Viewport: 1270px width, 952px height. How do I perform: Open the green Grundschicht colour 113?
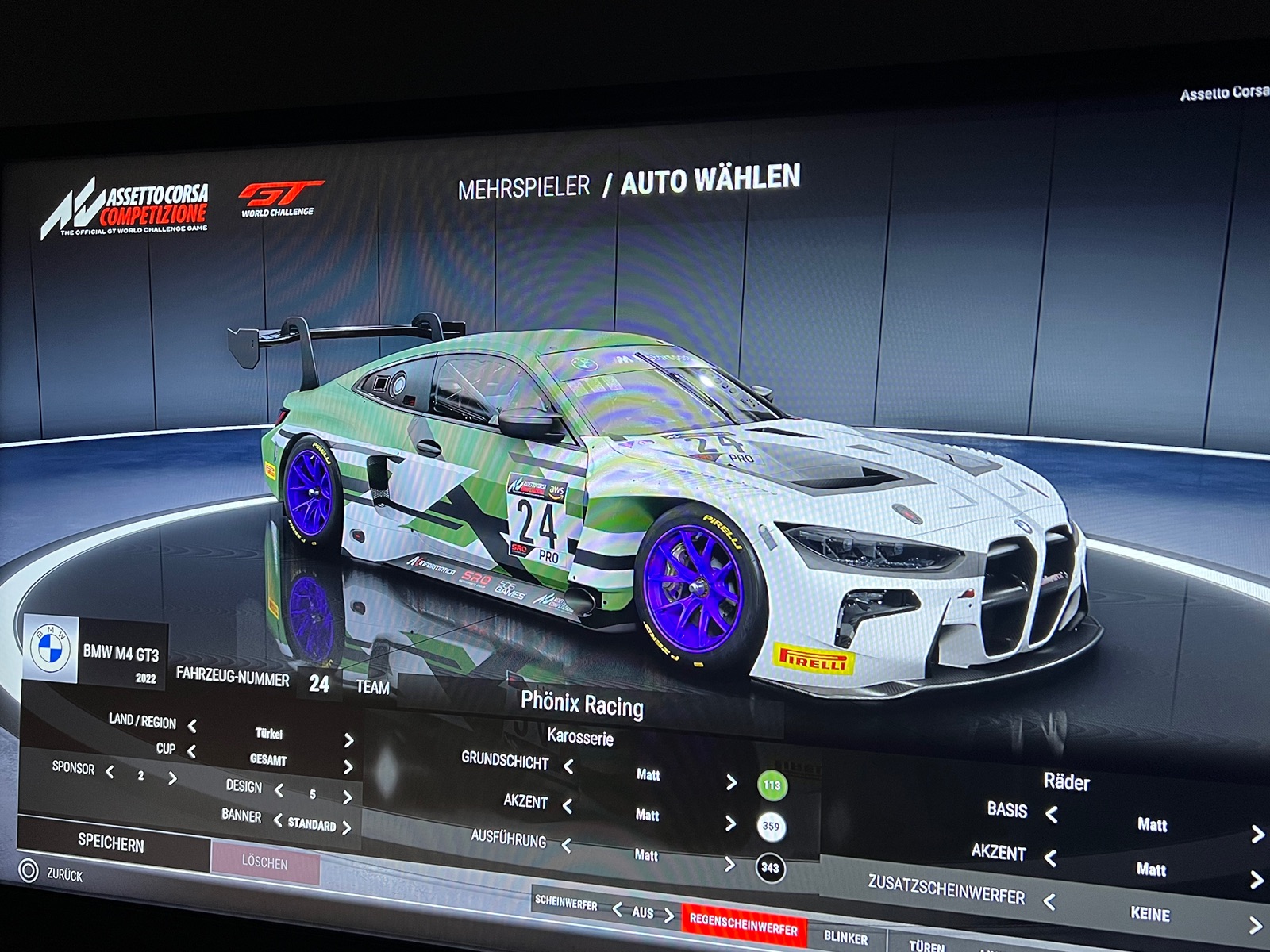tap(772, 785)
